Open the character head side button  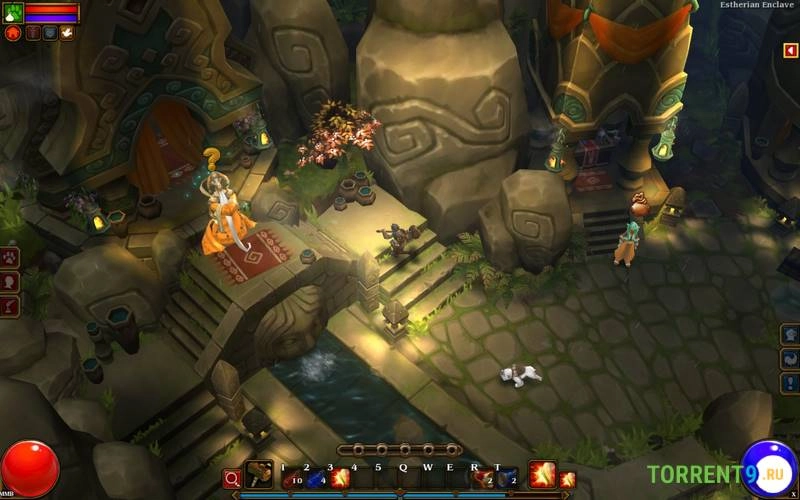pyautogui.click(x=10, y=281)
